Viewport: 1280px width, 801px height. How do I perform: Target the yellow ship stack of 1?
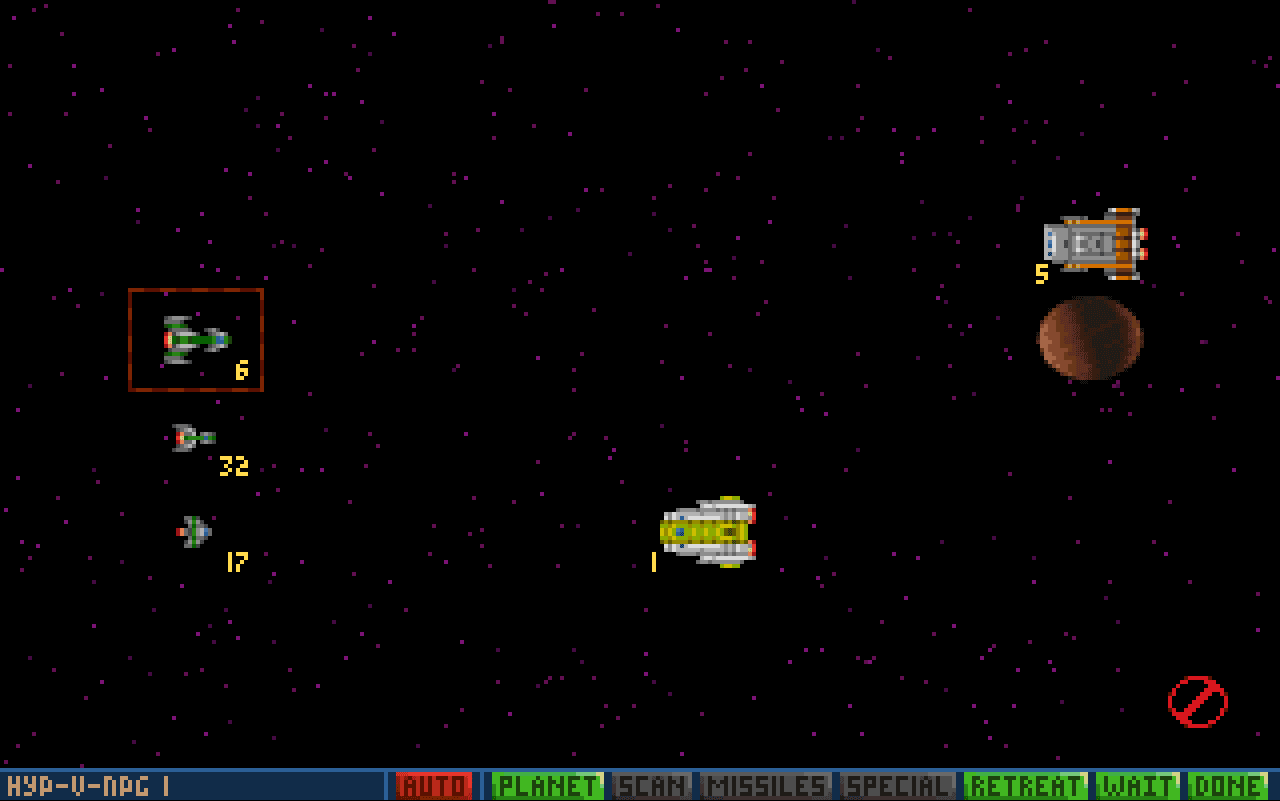pyautogui.click(x=708, y=532)
